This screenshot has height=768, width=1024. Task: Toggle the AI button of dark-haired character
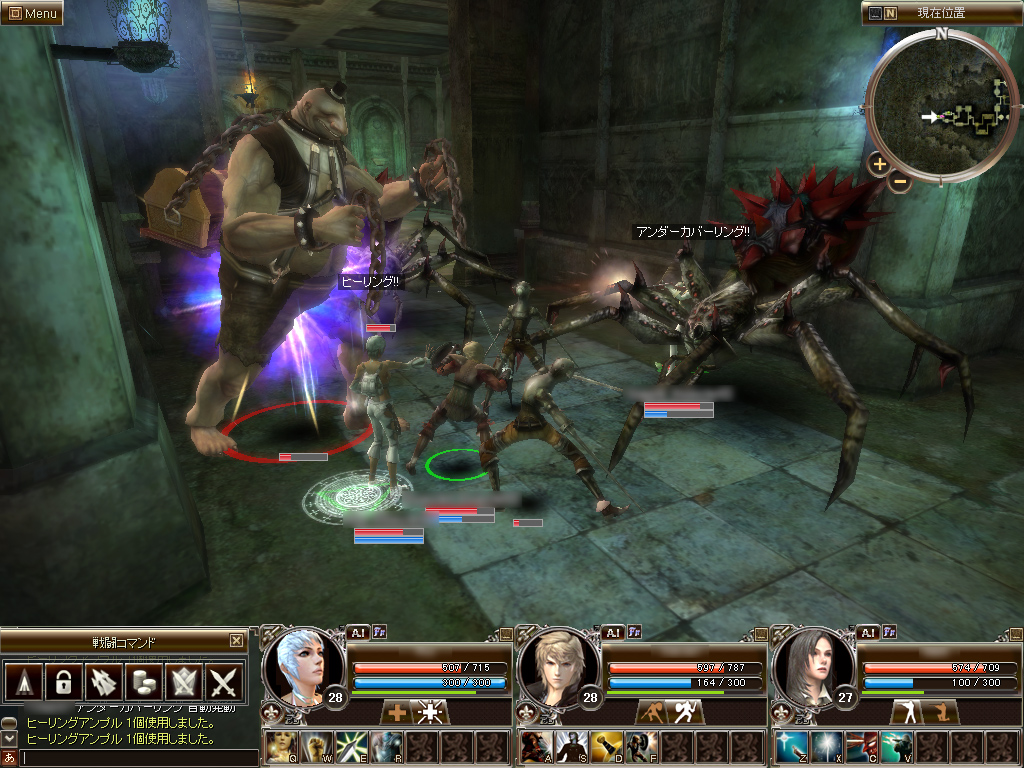click(x=867, y=632)
